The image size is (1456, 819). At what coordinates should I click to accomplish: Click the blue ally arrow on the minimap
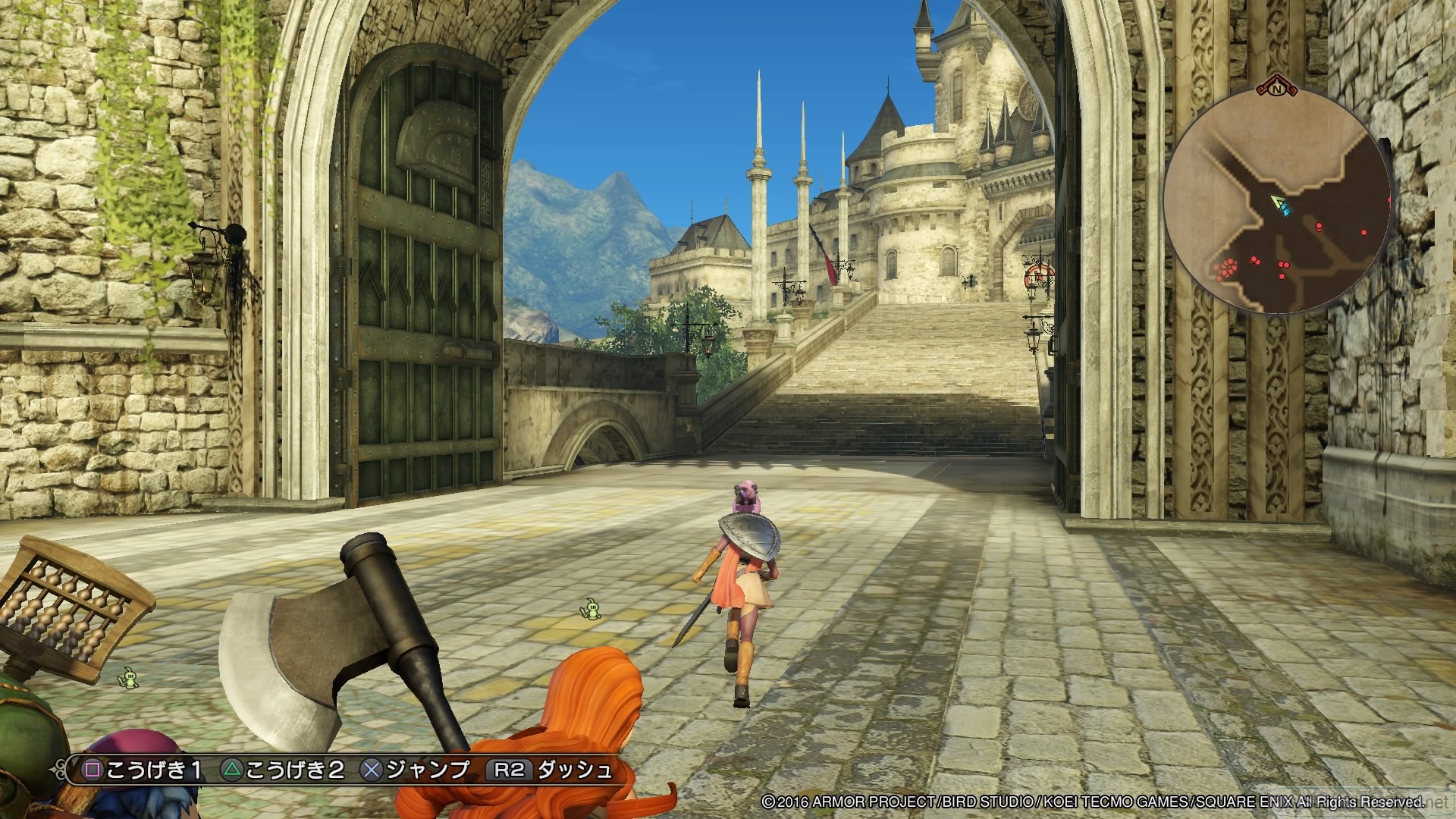click(1286, 210)
